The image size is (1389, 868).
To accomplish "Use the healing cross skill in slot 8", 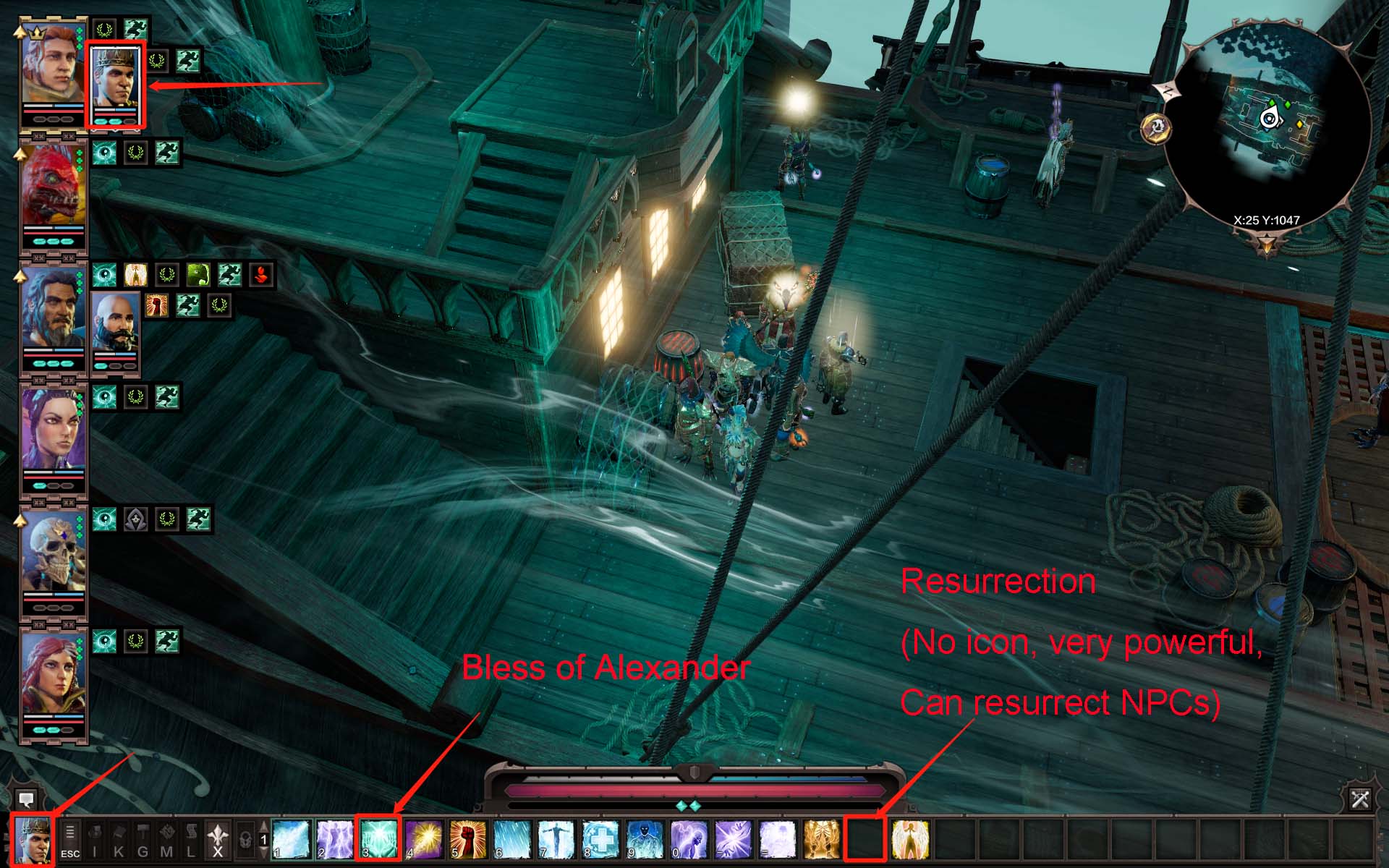I will [599, 839].
